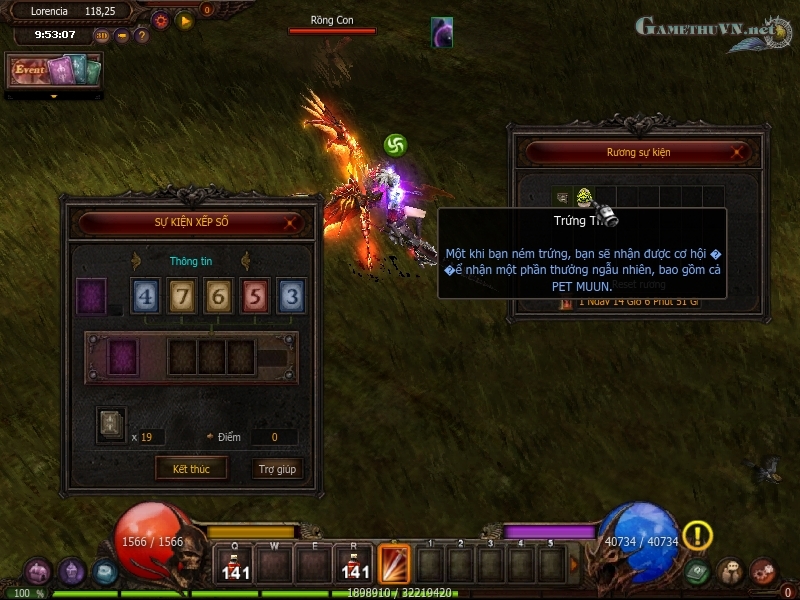Screen dimensions: 800x600
Task: Open settings with the gear icon
Action: pos(161,20)
